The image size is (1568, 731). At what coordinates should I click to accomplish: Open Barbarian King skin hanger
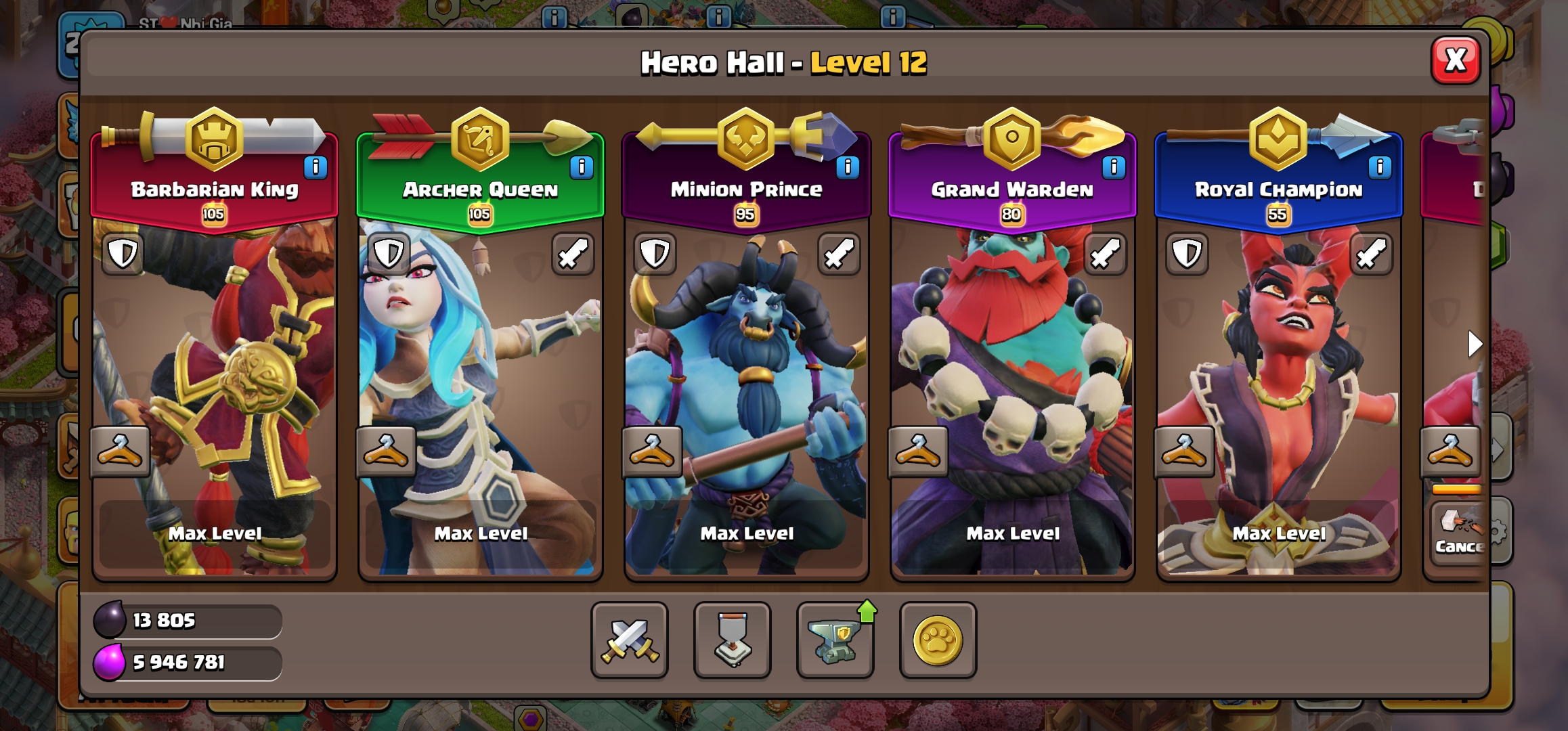tap(120, 451)
